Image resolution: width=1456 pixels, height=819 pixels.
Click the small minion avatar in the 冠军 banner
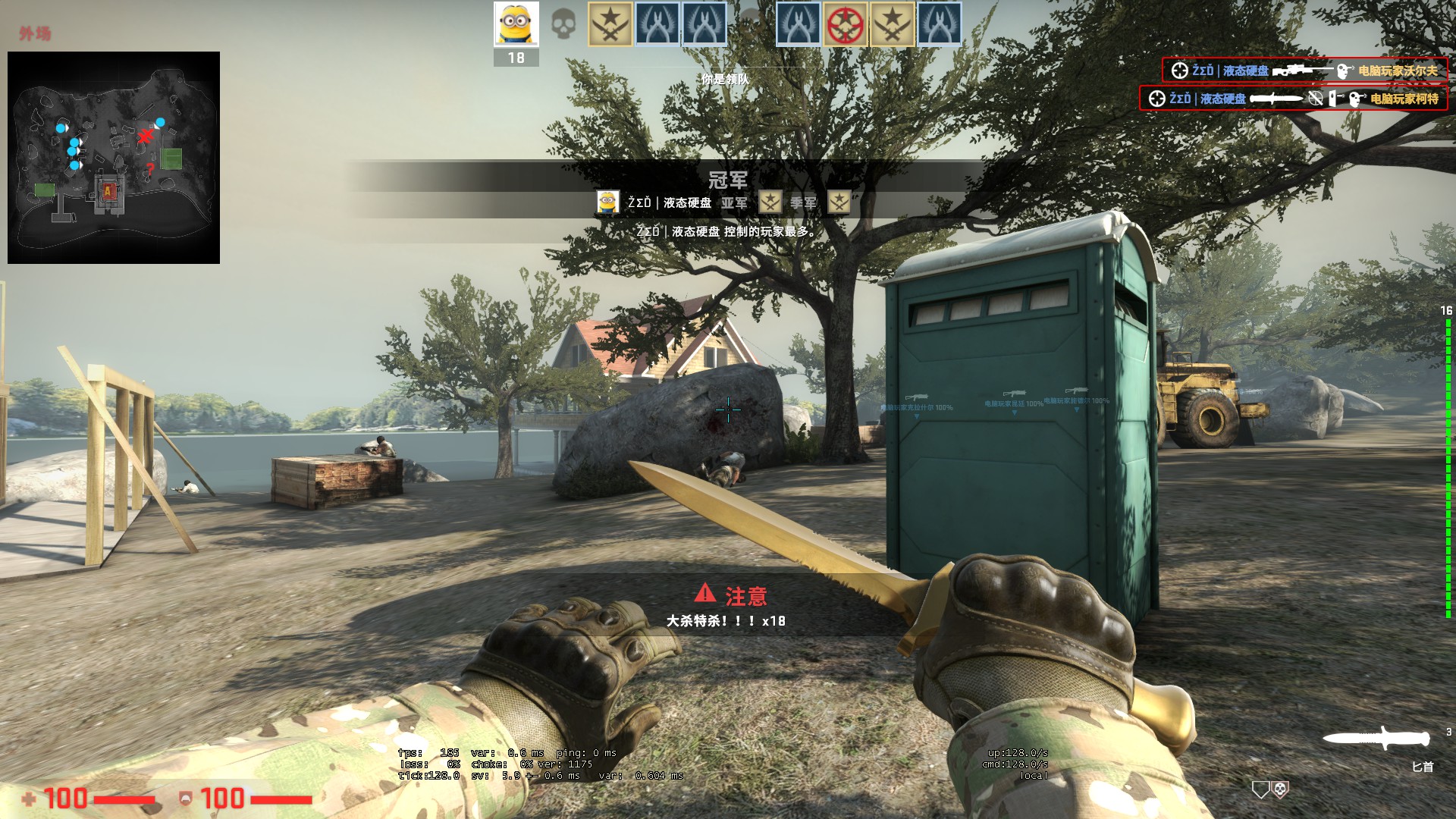point(607,202)
